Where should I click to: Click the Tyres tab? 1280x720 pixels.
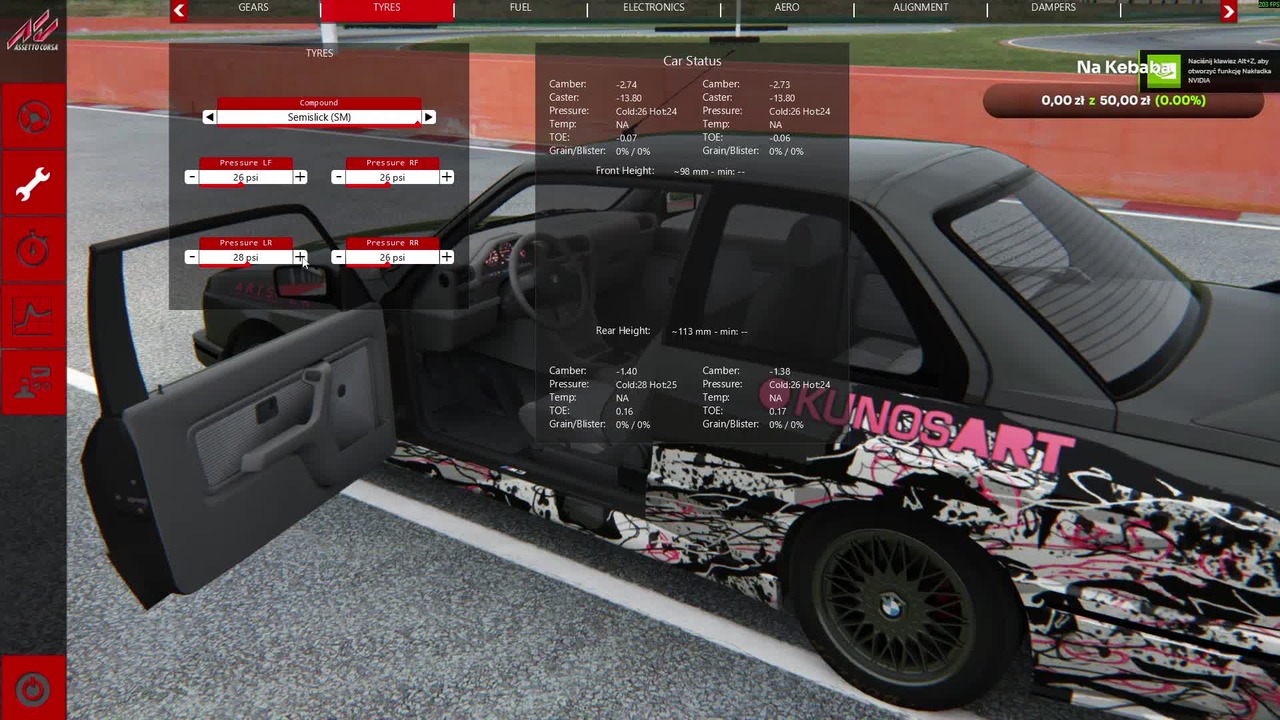tap(387, 8)
